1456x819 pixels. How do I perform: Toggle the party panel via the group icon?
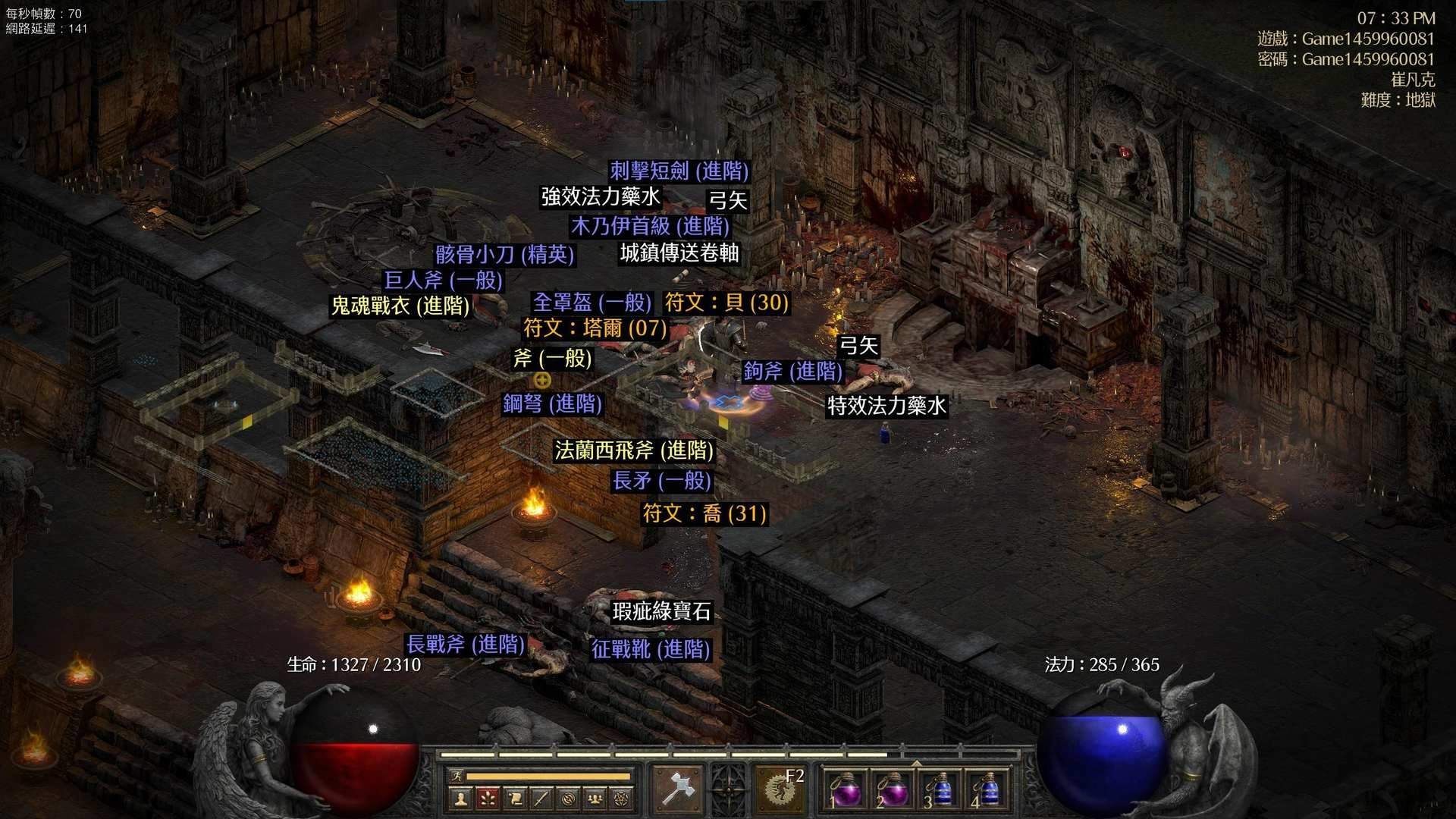[594, 799]
